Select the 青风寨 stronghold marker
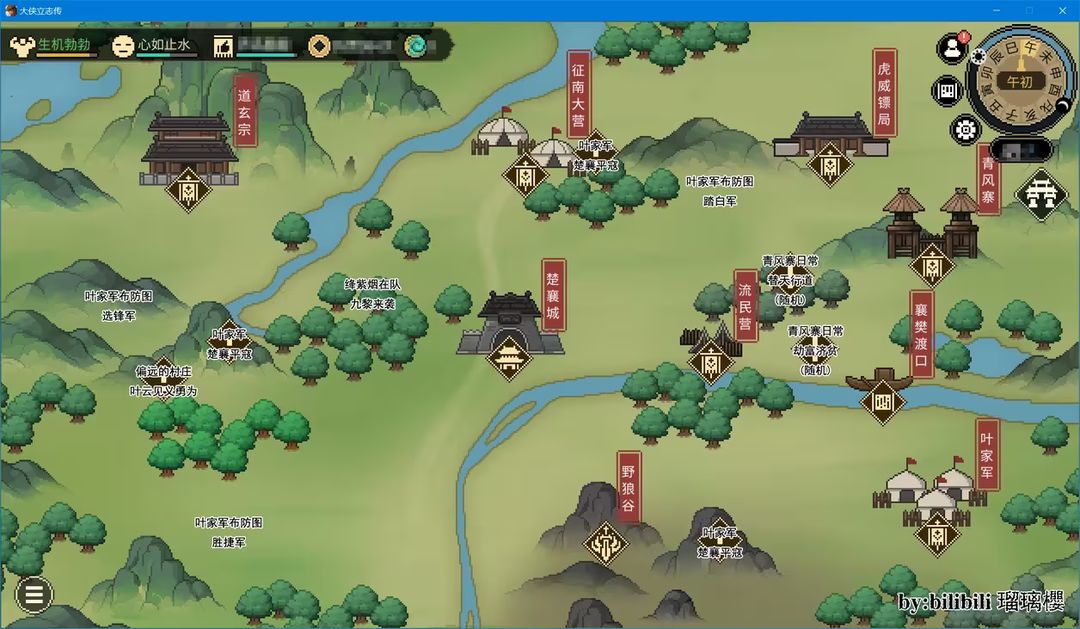 pyautogui.click(x=932, y=265)
